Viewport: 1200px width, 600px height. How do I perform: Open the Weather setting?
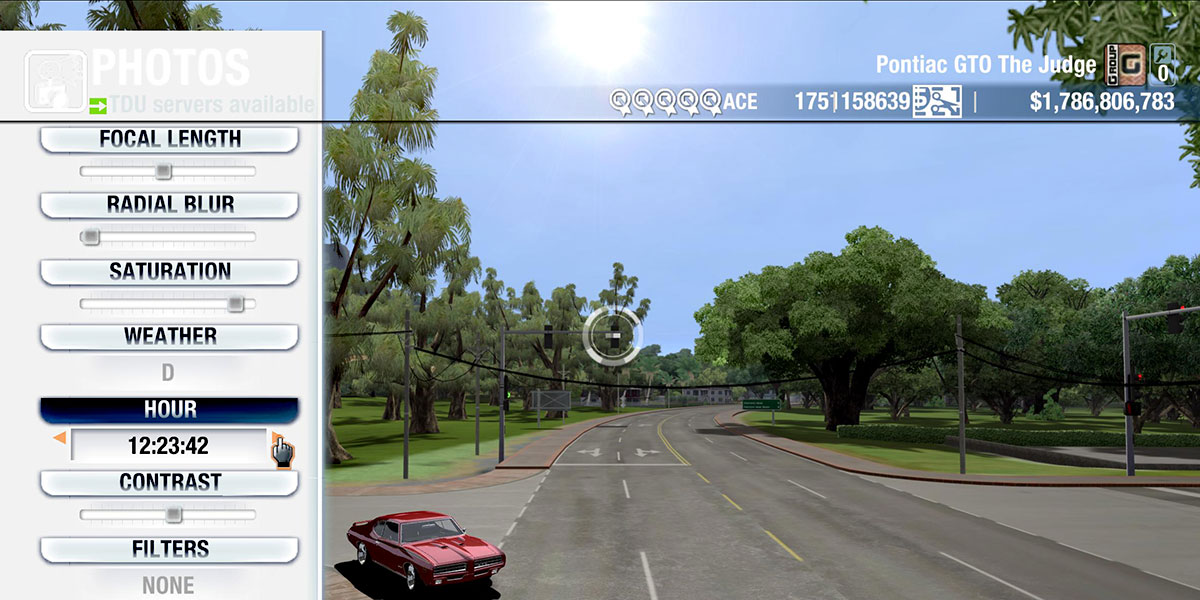[169, 337]
